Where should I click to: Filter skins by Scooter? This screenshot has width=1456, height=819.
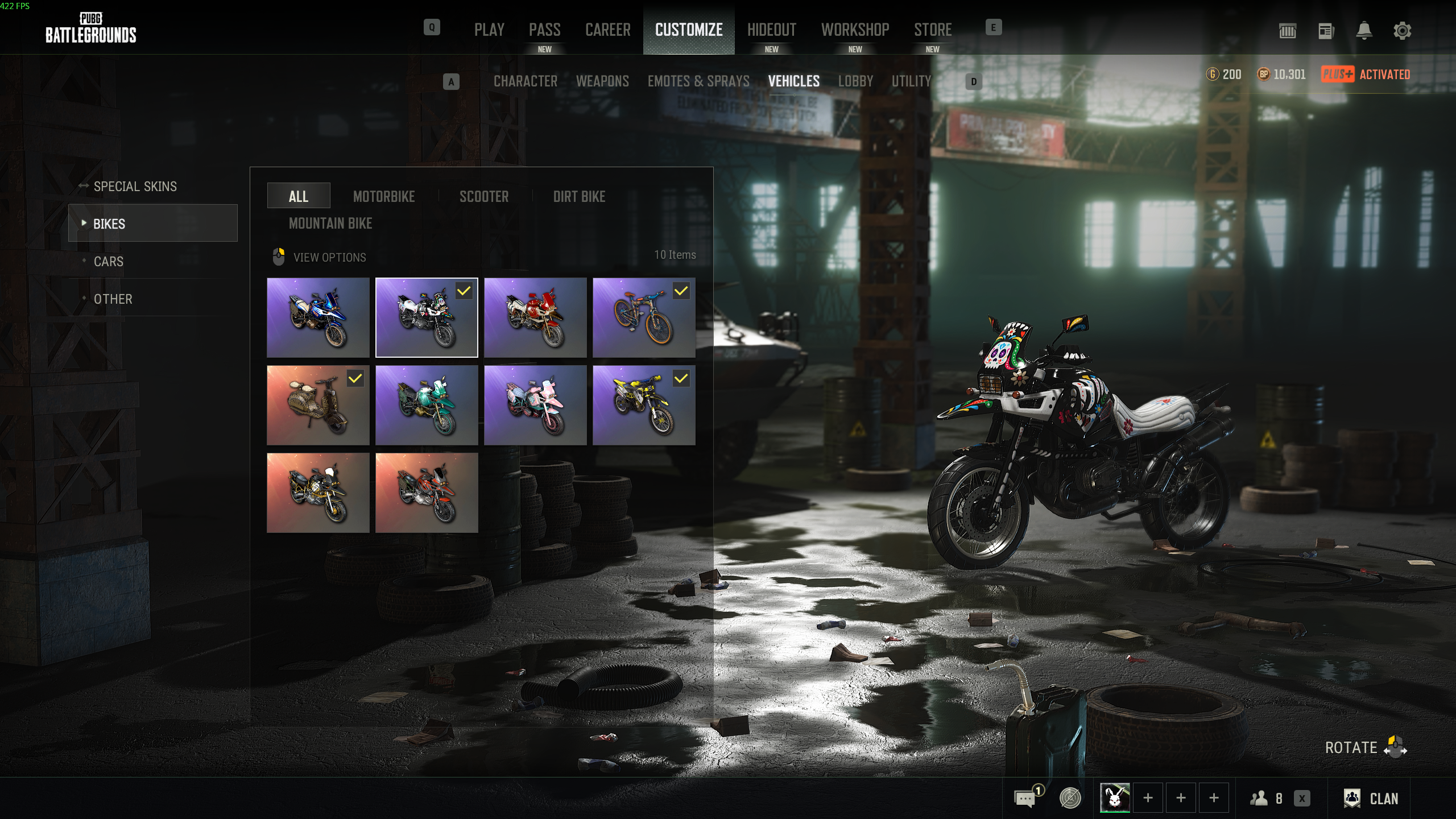[x=484, y=197]
